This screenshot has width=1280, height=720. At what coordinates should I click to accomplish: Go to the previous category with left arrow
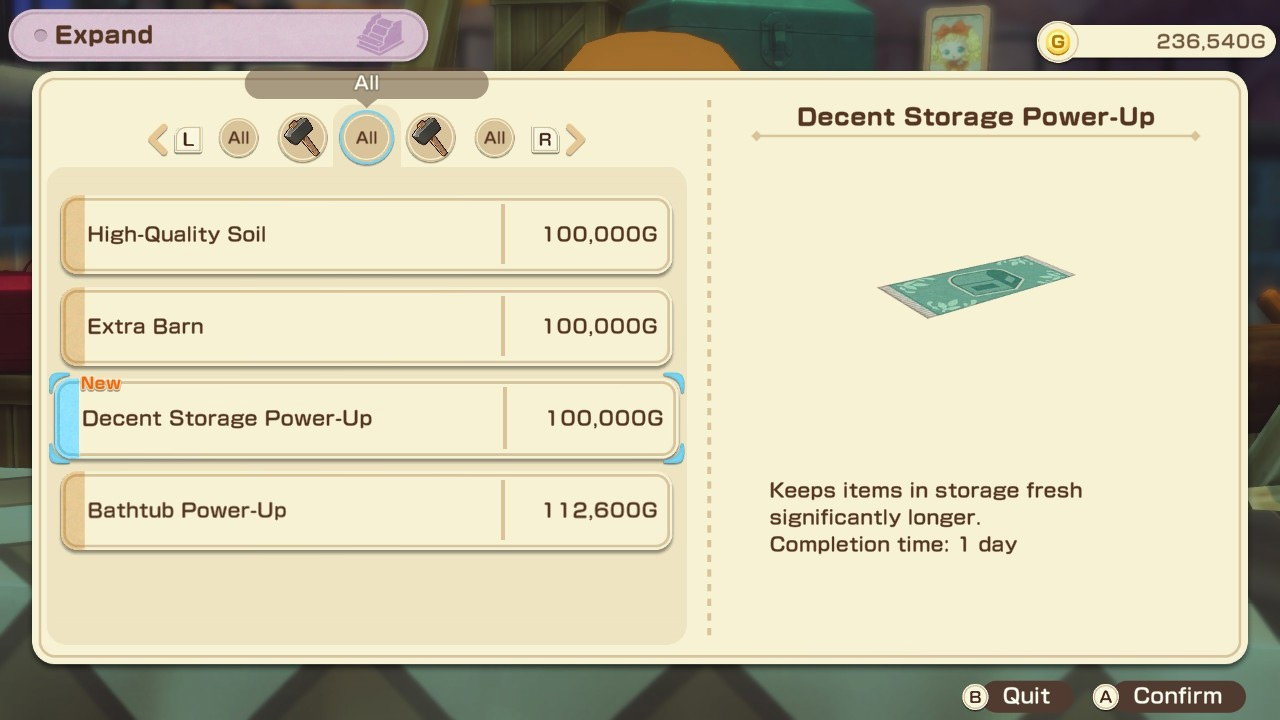(x=158, y=140)
